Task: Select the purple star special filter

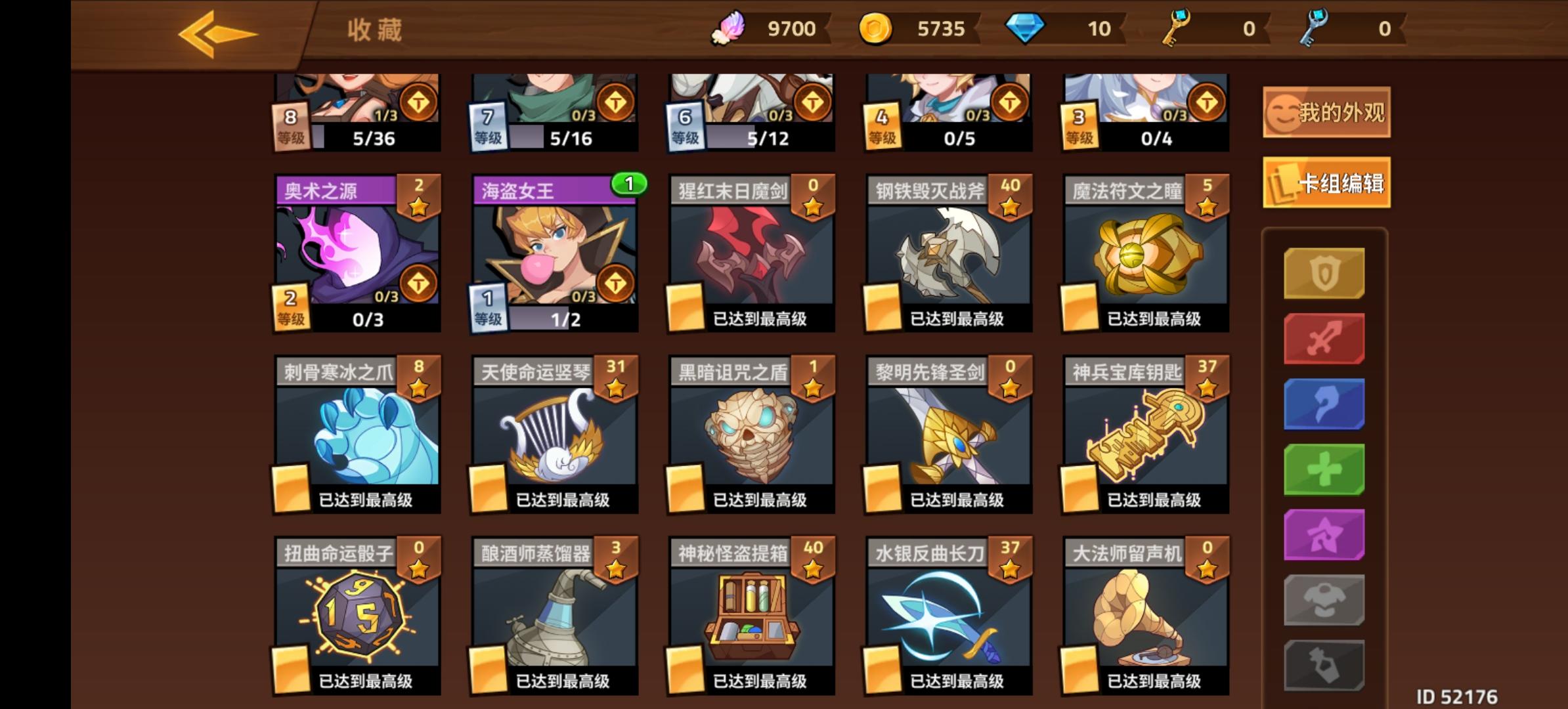Action: pos(1324,534)
